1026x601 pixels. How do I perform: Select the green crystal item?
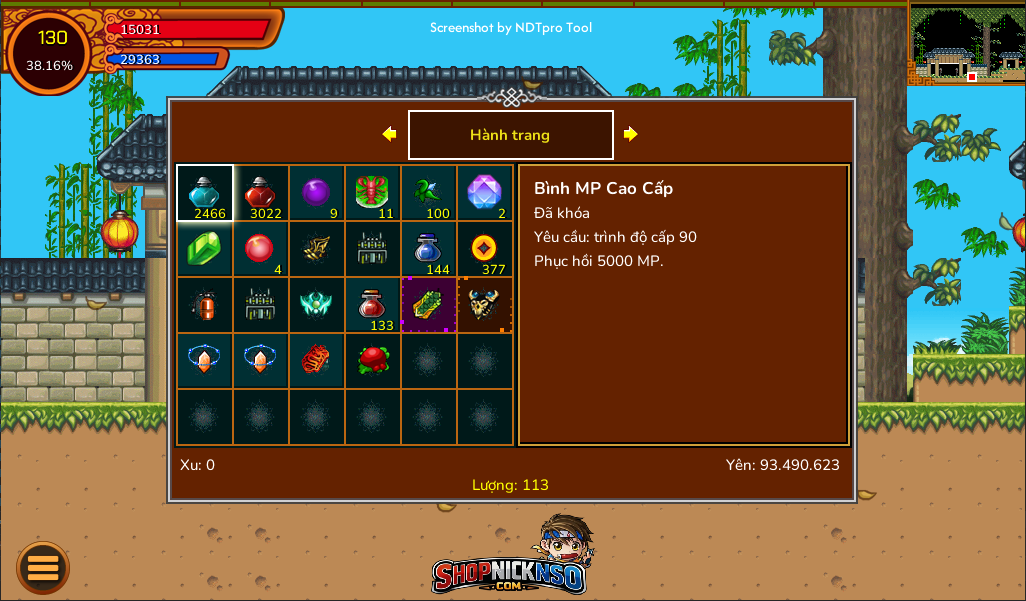[x=205, y=249]
